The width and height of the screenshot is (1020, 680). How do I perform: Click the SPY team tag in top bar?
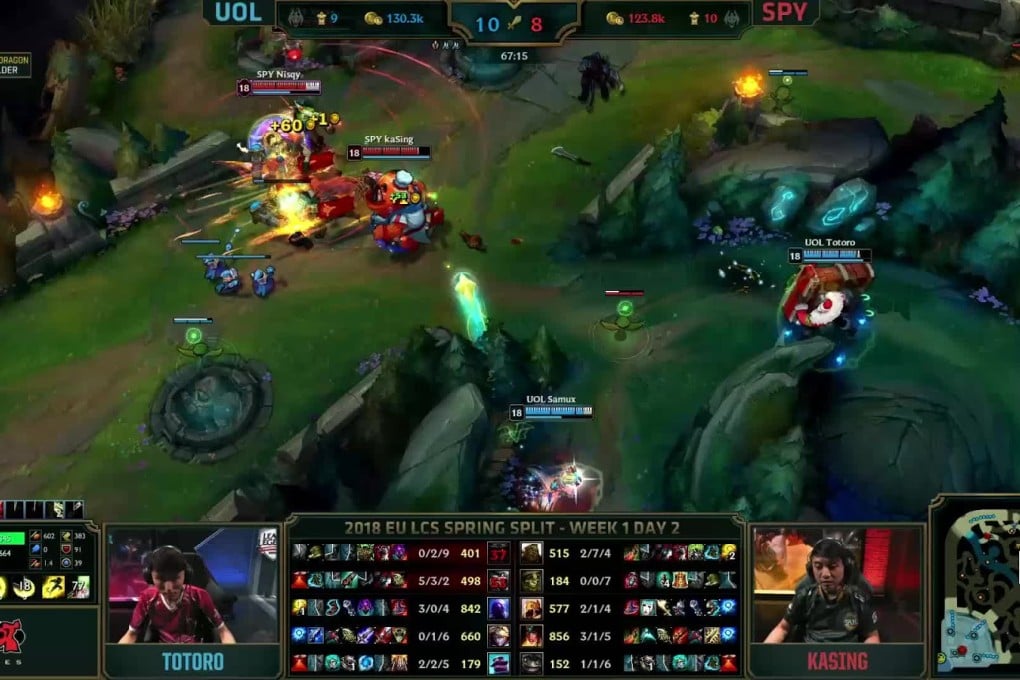click(784, 13)
